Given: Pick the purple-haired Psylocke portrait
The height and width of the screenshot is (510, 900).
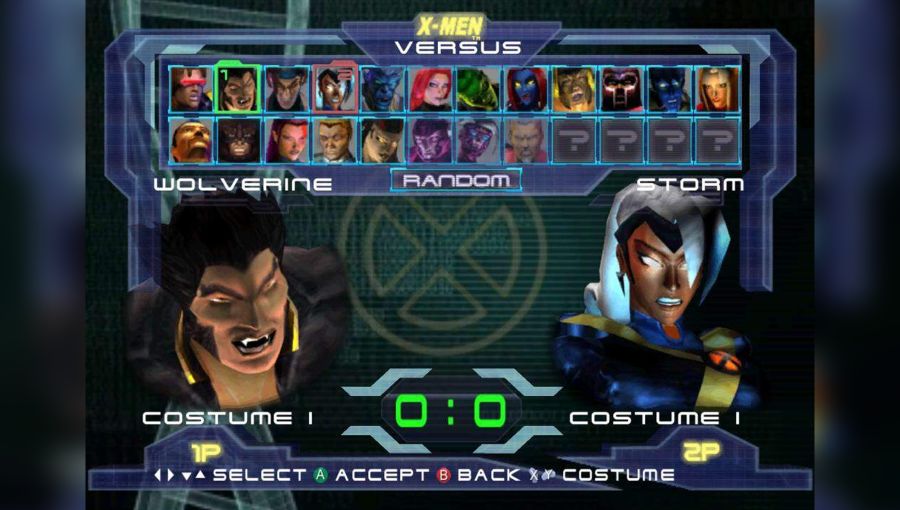Looking at the screenshot, I should point(286,141).
